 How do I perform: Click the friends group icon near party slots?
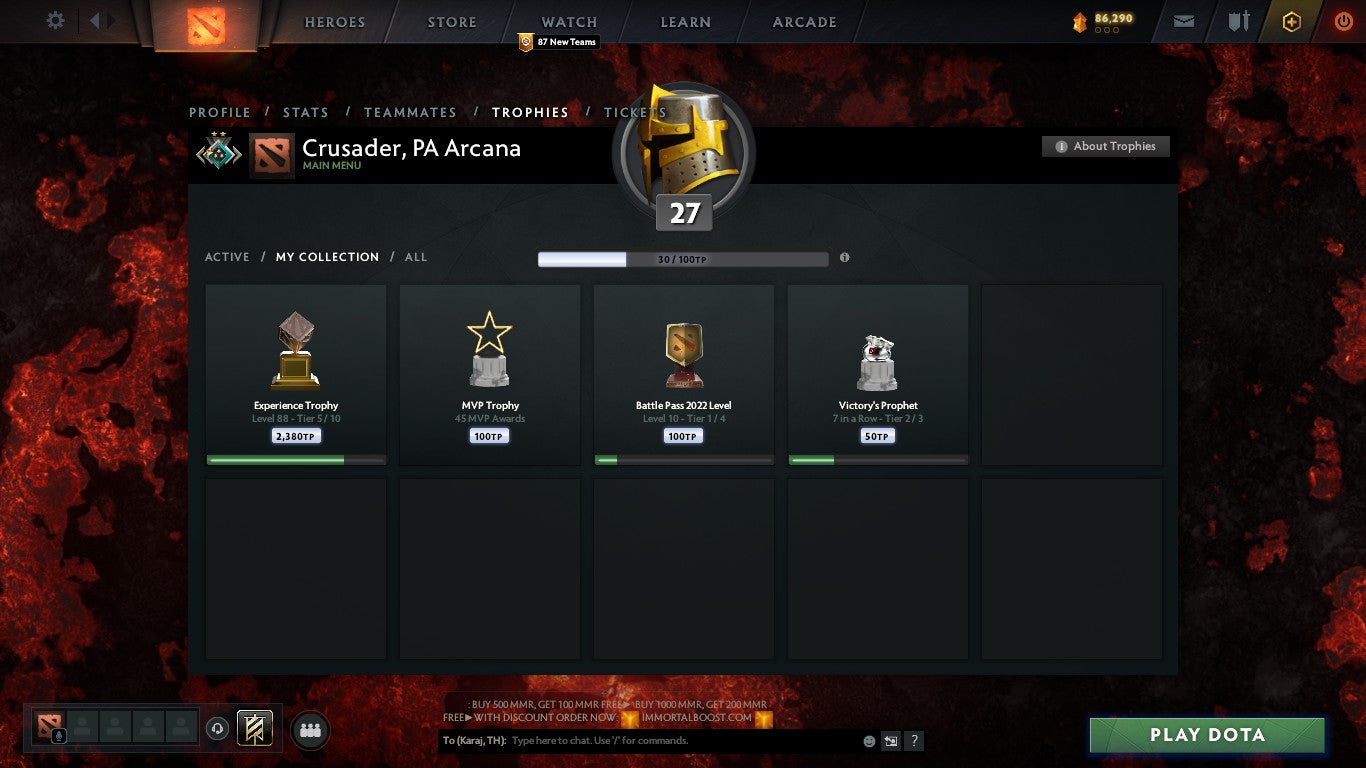pyautogui.click(x=310, y=730)
